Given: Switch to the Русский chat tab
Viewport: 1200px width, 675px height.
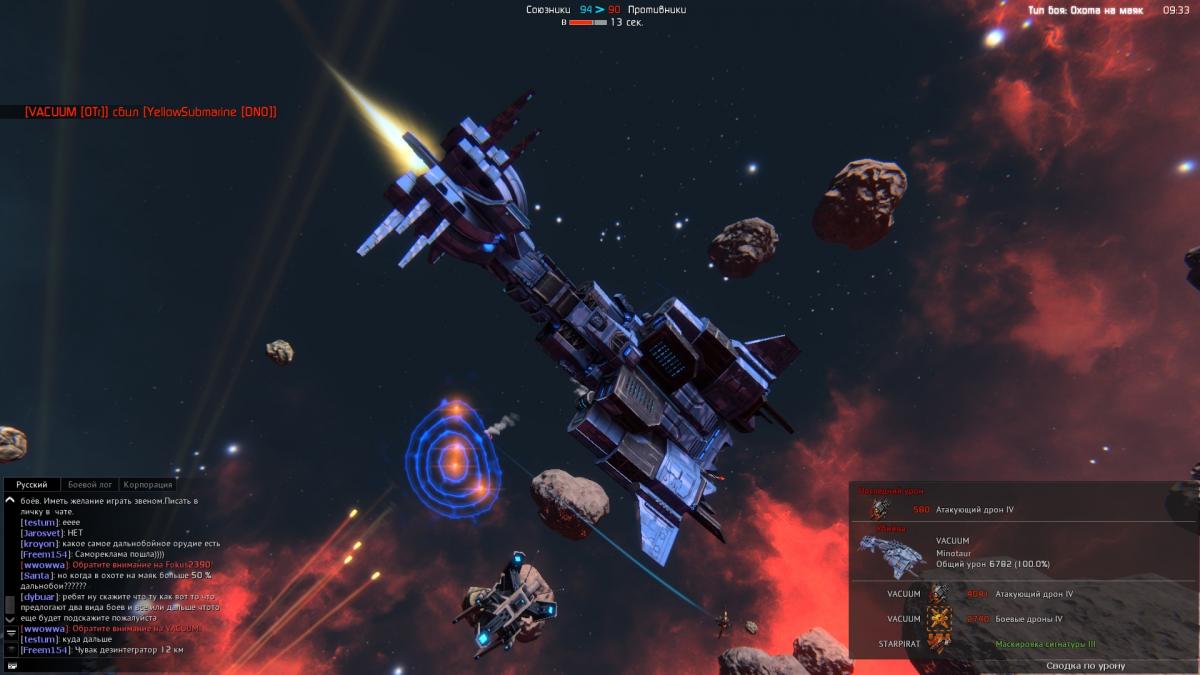Looking at the screenshot, I should pos(32,484).
